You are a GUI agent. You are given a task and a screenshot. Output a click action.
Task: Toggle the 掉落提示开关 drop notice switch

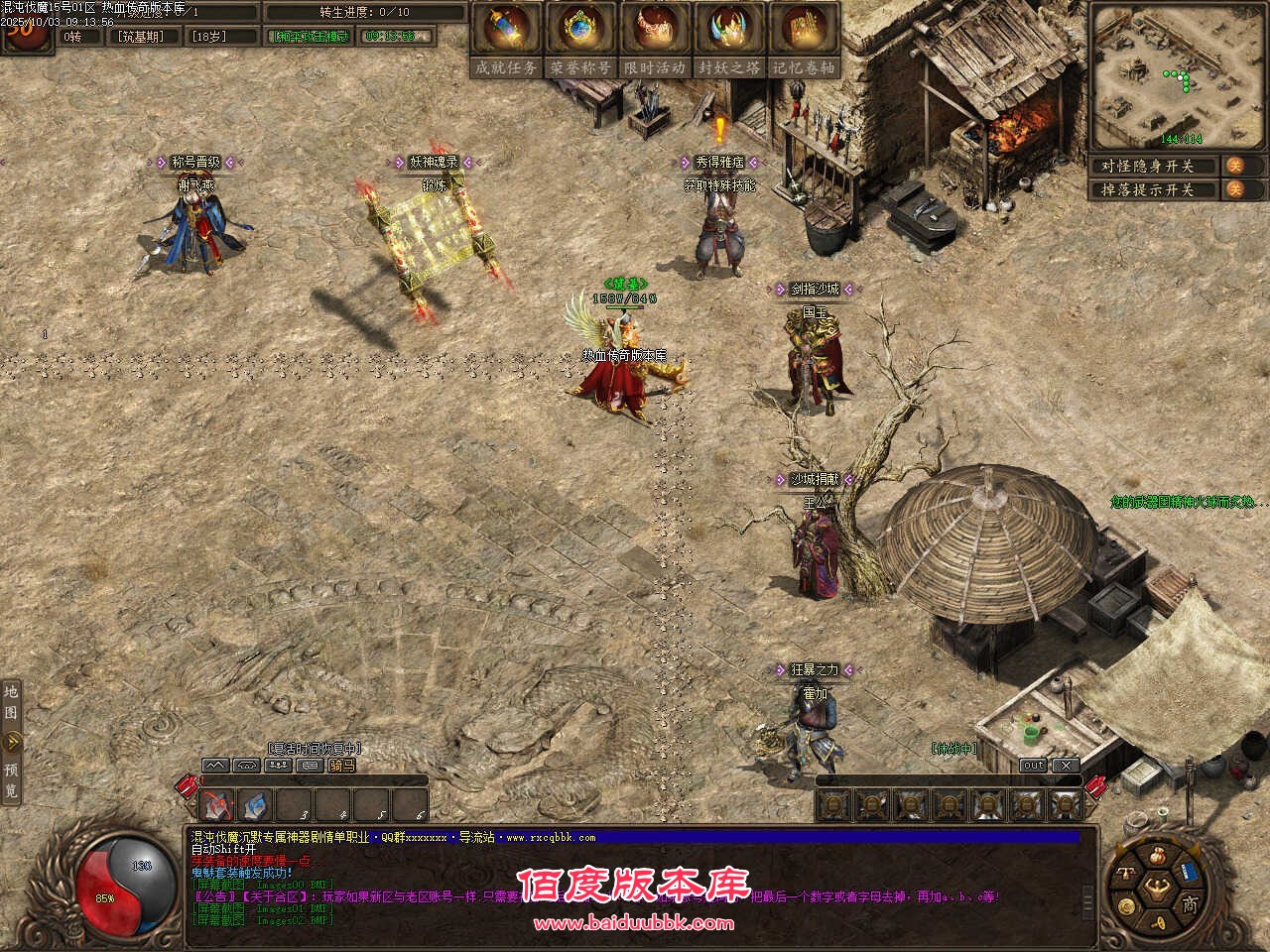[x=1235, y=189]
